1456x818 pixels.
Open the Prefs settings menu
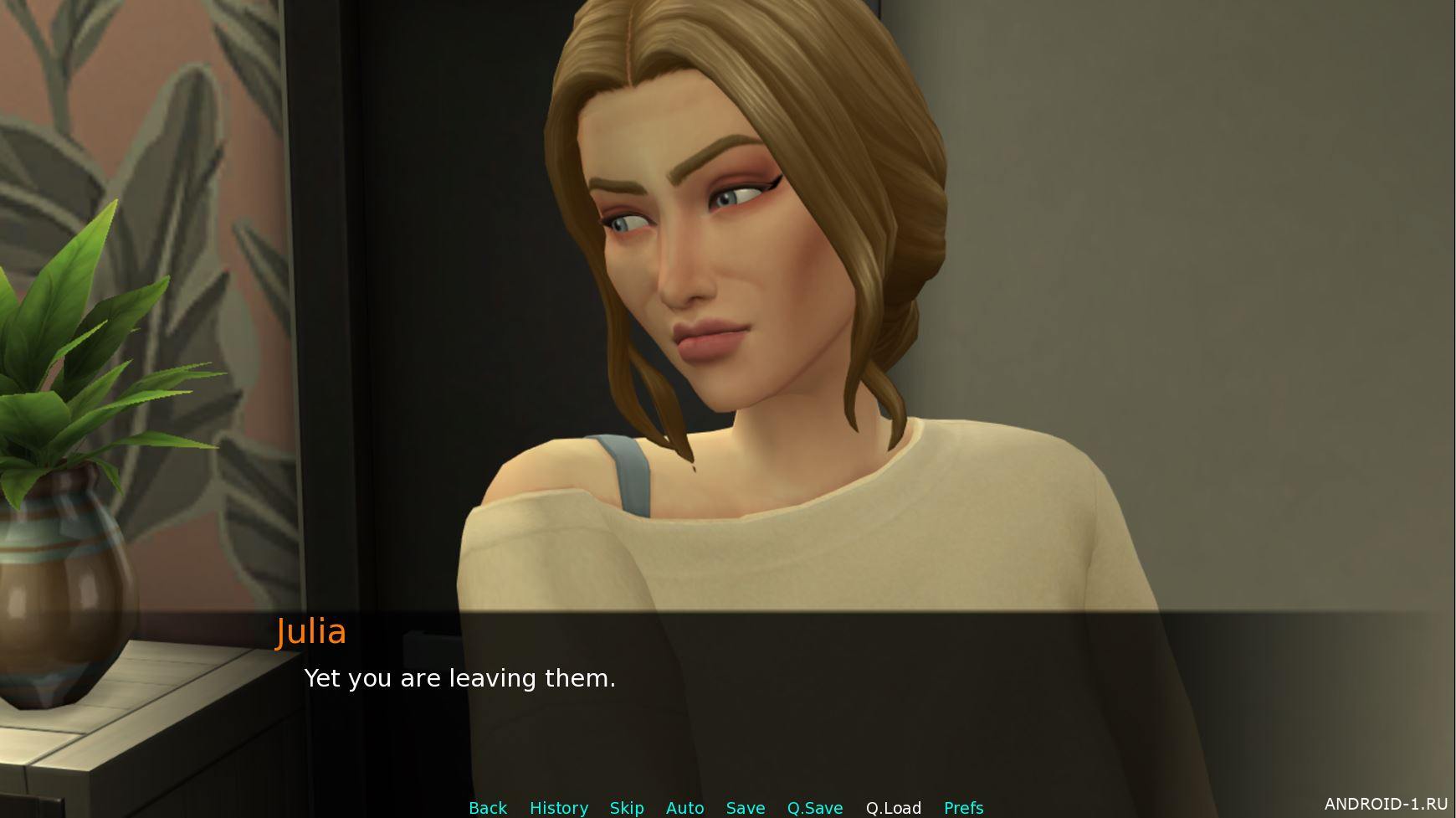pos(963,808)
